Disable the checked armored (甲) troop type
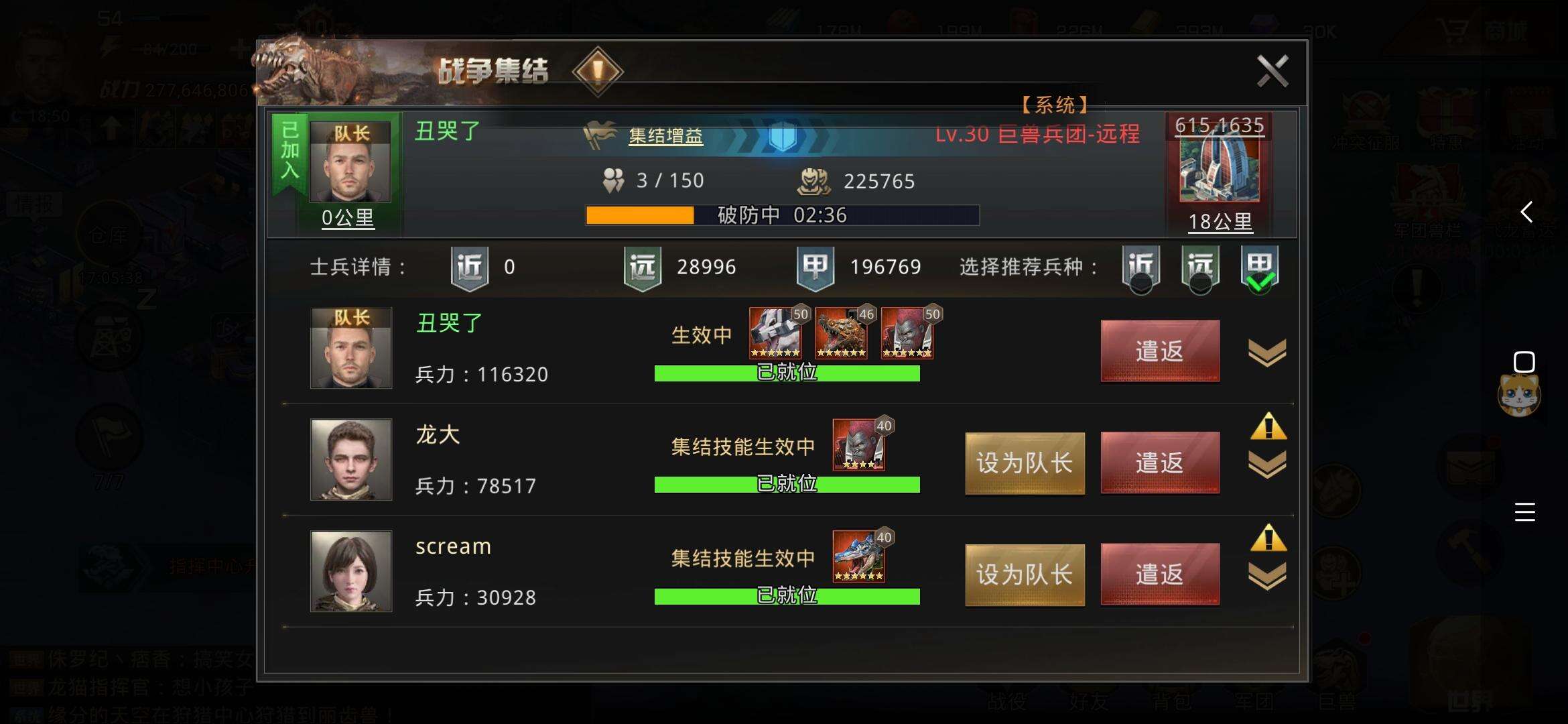This screenshot has height=724, width=1568. [x=1258, y=267]
